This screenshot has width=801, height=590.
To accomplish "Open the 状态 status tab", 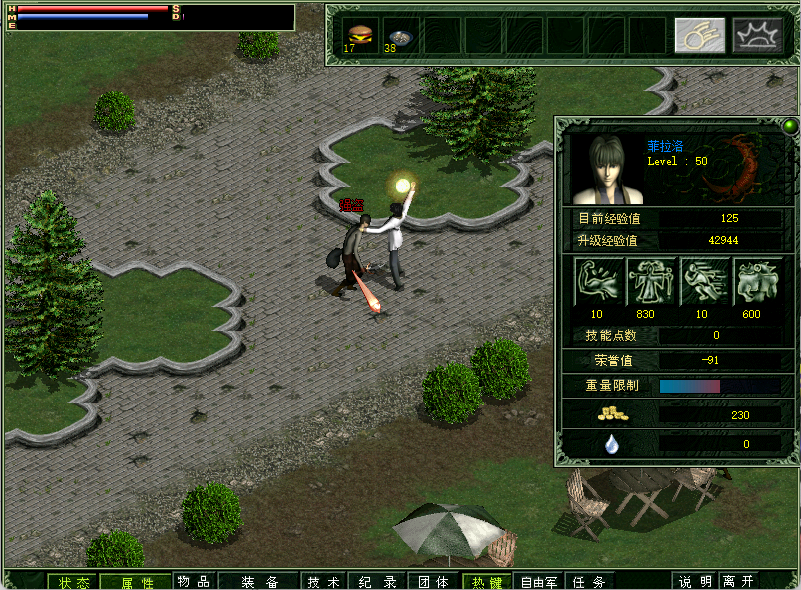I will coord(73,582).
